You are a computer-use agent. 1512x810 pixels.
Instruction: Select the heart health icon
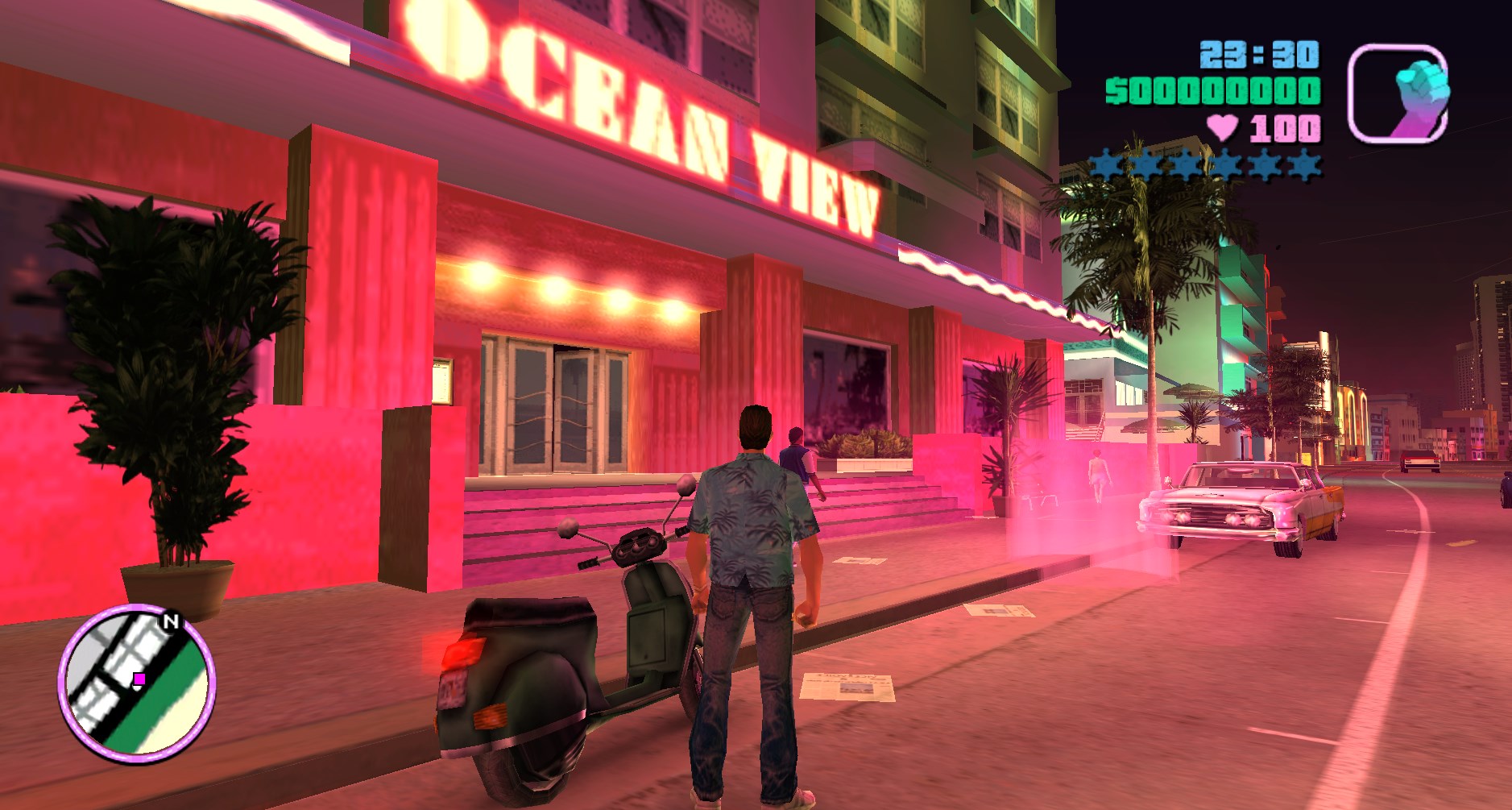(1224, 126)
